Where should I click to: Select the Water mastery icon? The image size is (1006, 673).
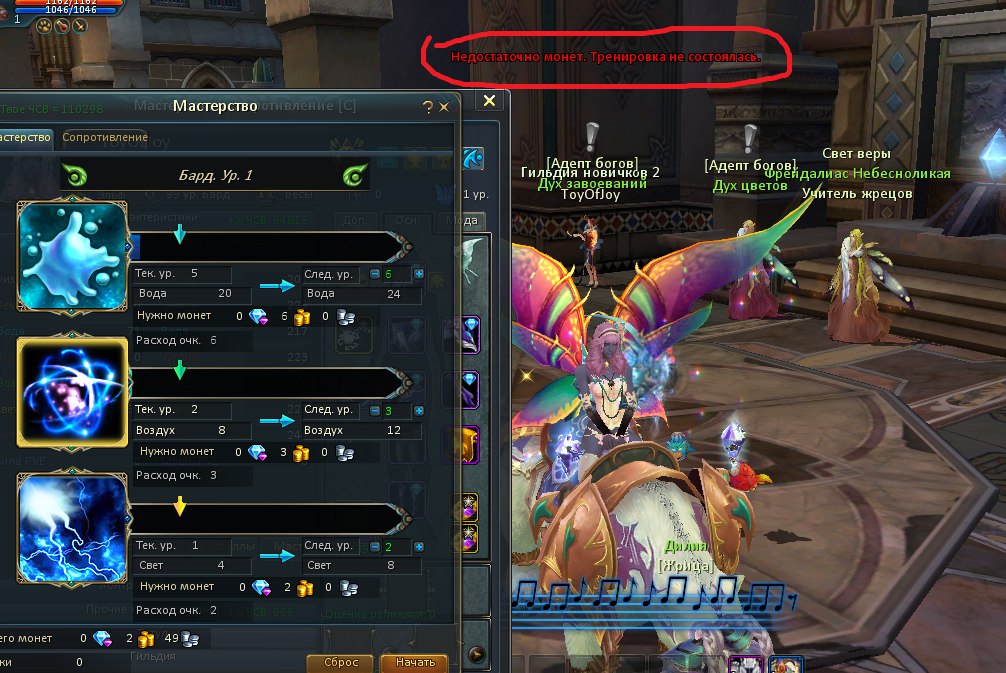(72, 255)
